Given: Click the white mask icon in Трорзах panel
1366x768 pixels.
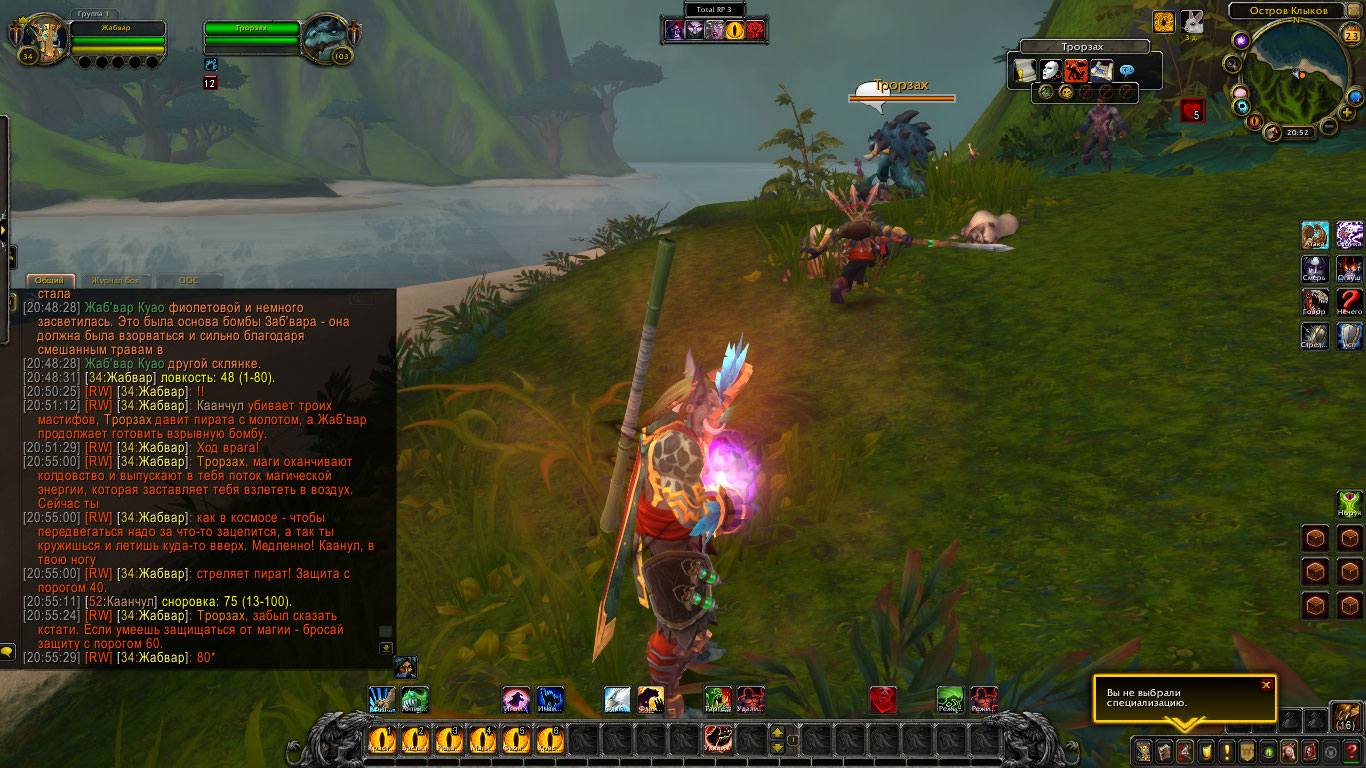Looking at the screenshot, I should [1050, 71].
